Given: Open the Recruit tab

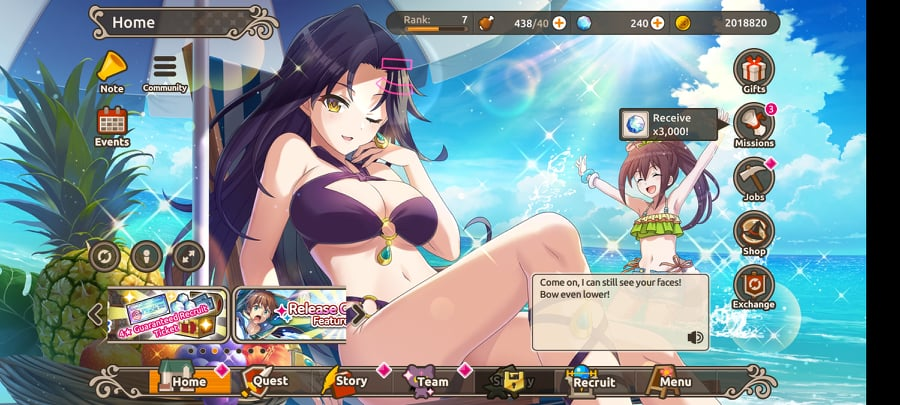Looking at the screenshot, I should click(x=590, y=381).
